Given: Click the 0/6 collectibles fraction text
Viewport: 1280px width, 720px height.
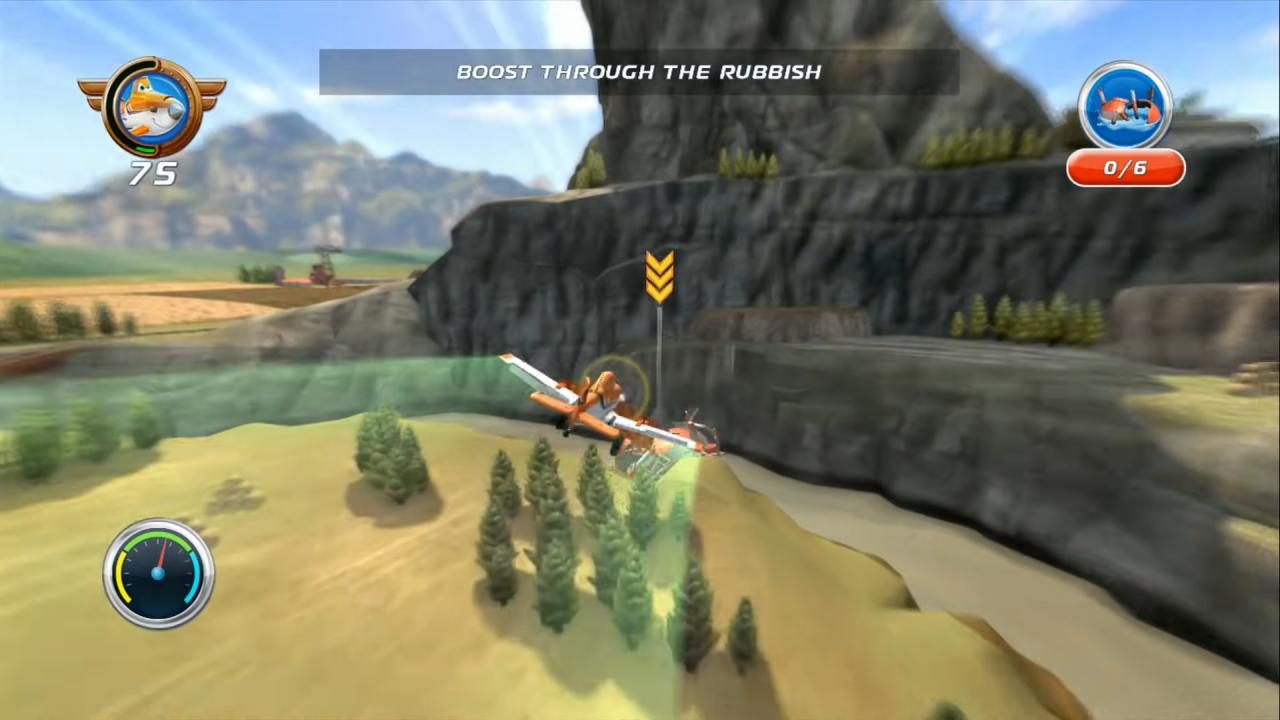Looking at the screenshot, I should pyautogui.click(x=1125, y=168).
